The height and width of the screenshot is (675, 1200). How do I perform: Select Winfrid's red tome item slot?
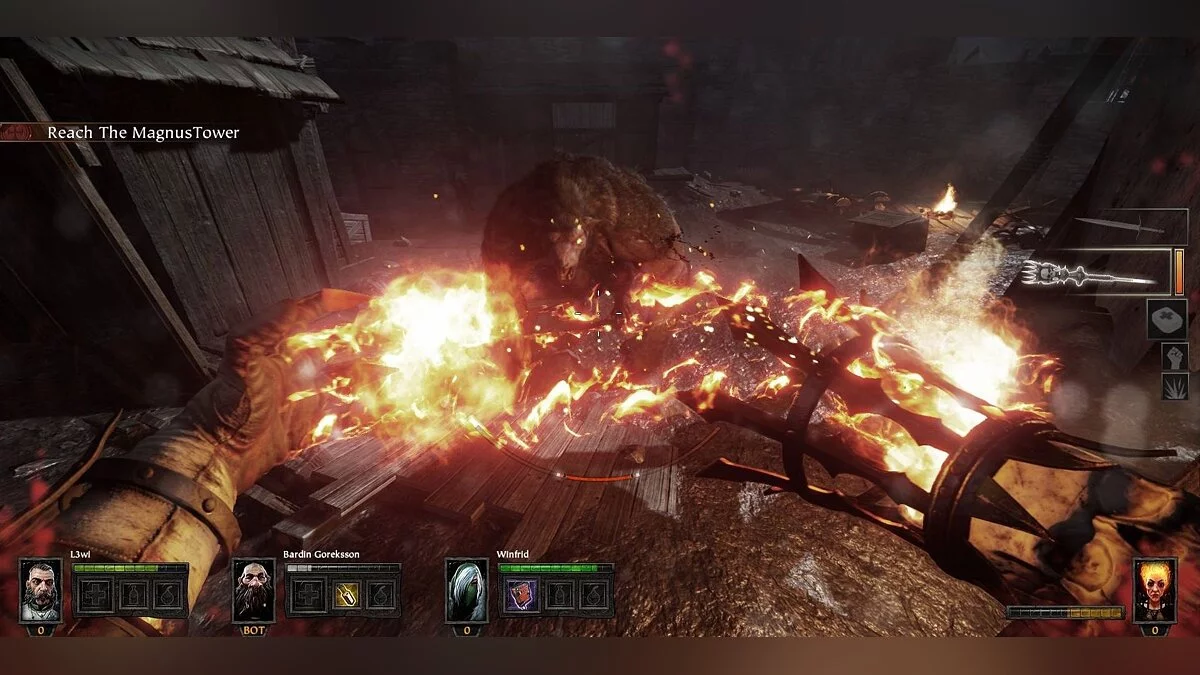pyautogui.click(x=521, y=595)
